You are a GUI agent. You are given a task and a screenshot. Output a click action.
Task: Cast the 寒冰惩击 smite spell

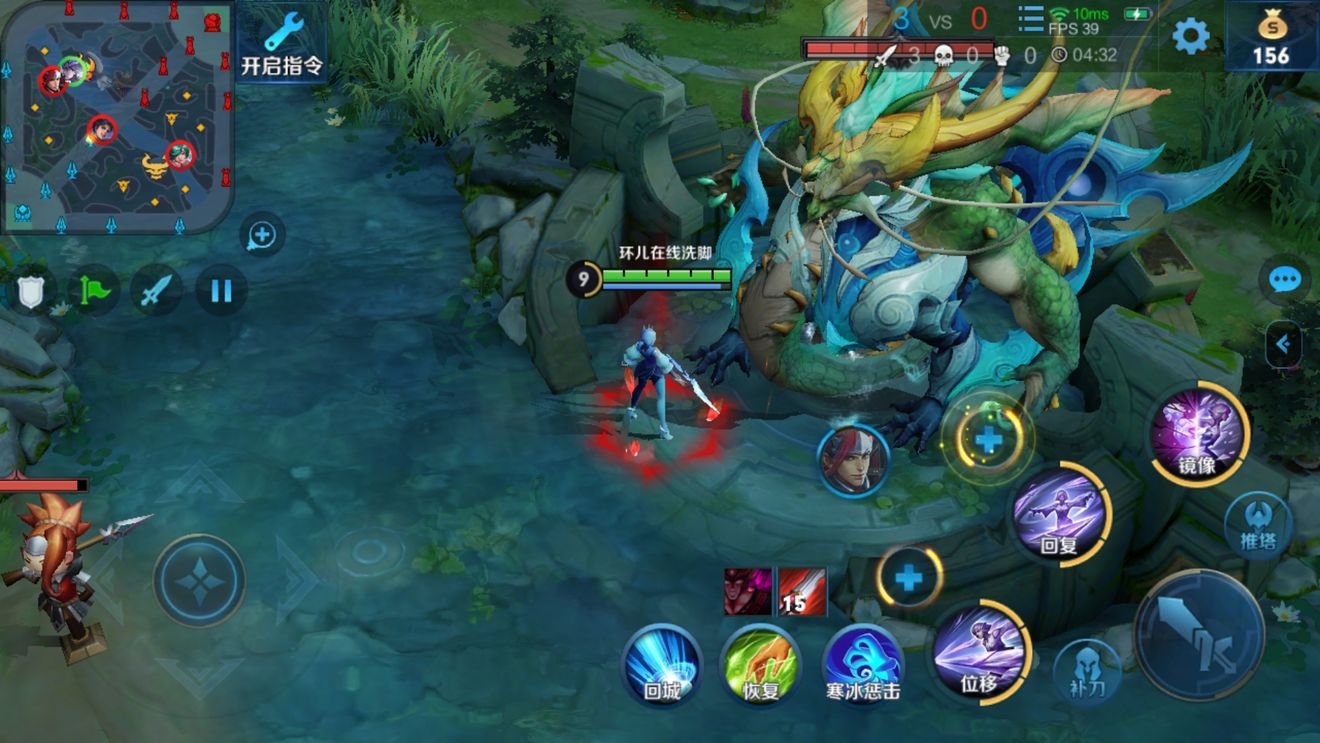862,663
